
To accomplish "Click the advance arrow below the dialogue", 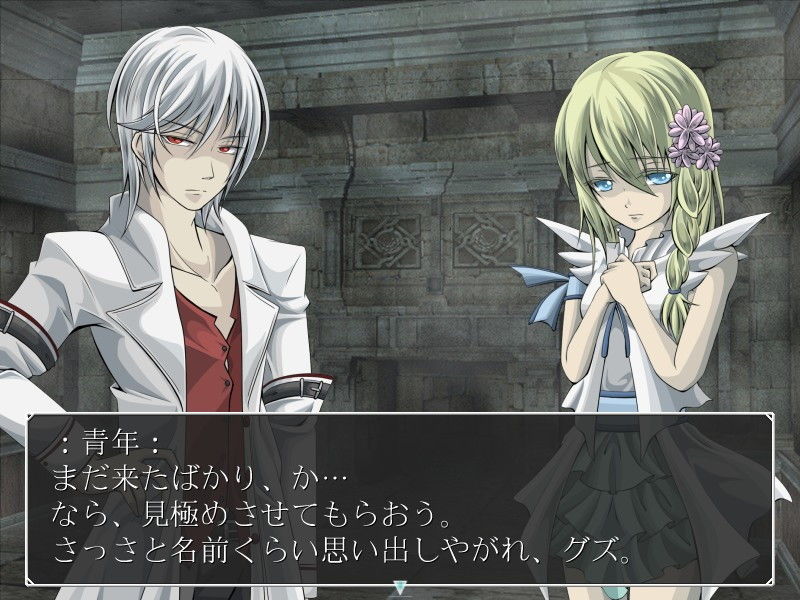I will (400, 588).
